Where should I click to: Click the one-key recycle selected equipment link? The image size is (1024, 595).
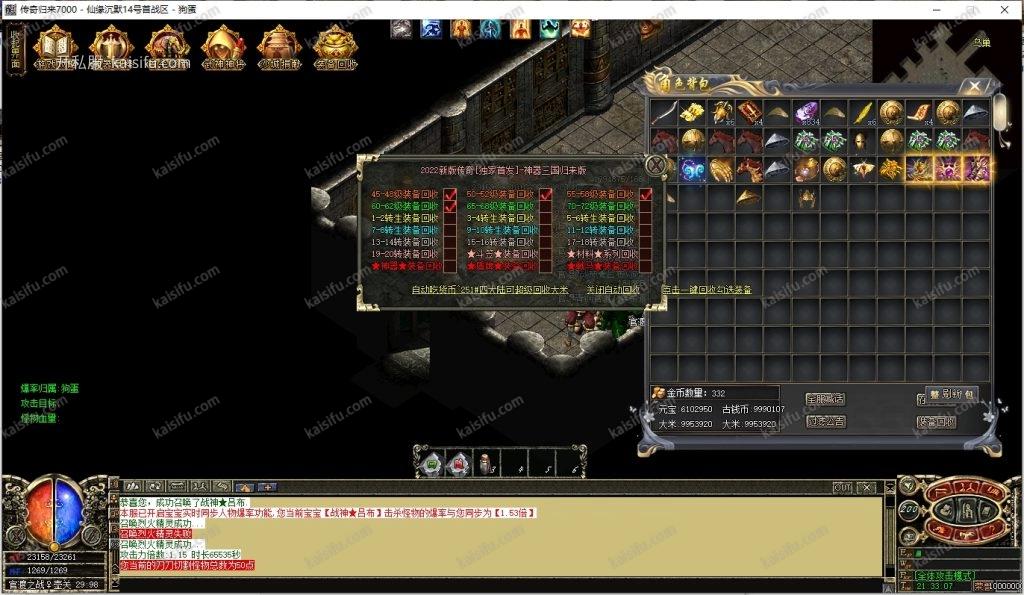(x=706, y=290)
